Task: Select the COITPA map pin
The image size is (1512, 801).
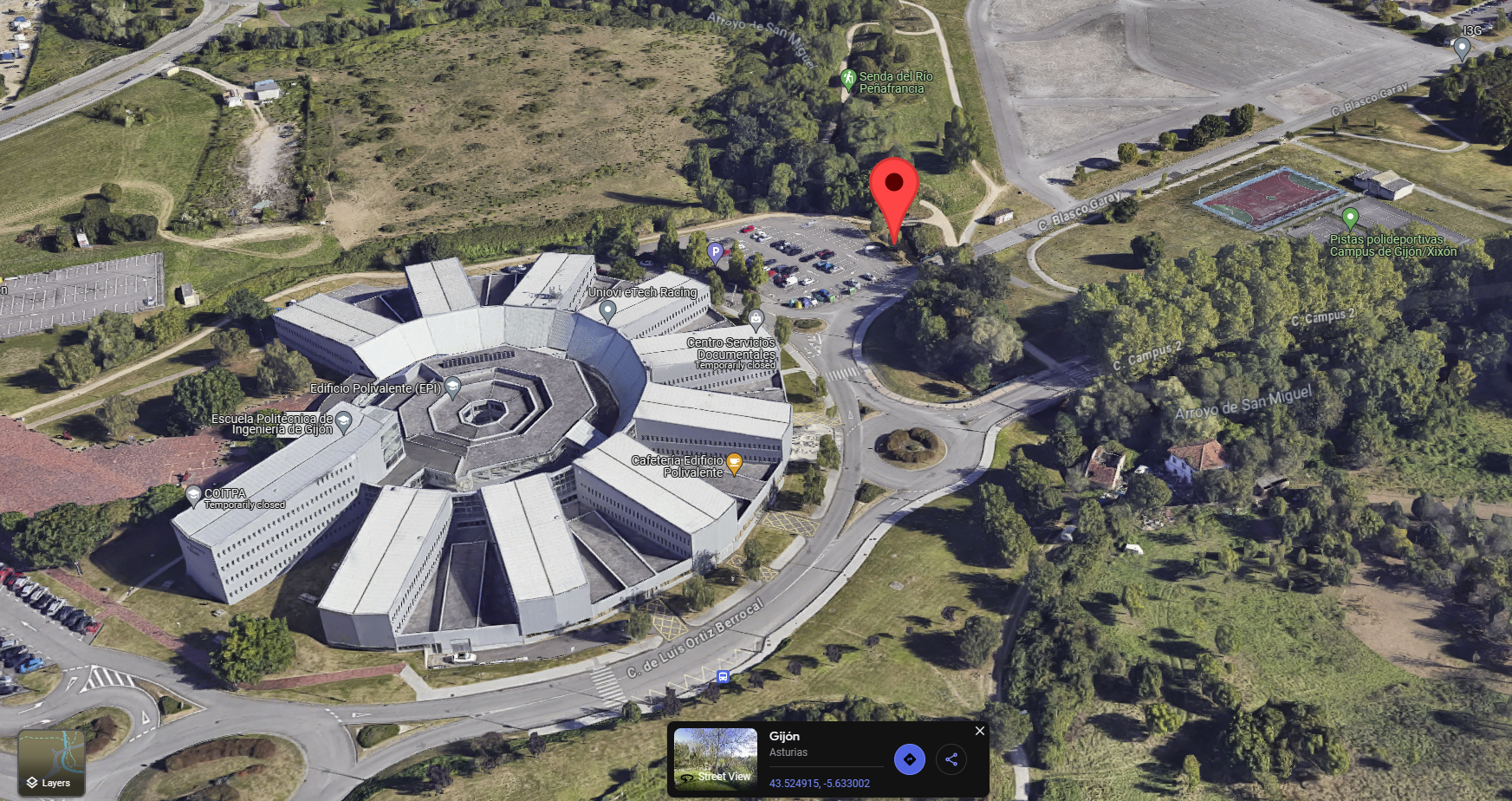Action: tap(194, 495)
